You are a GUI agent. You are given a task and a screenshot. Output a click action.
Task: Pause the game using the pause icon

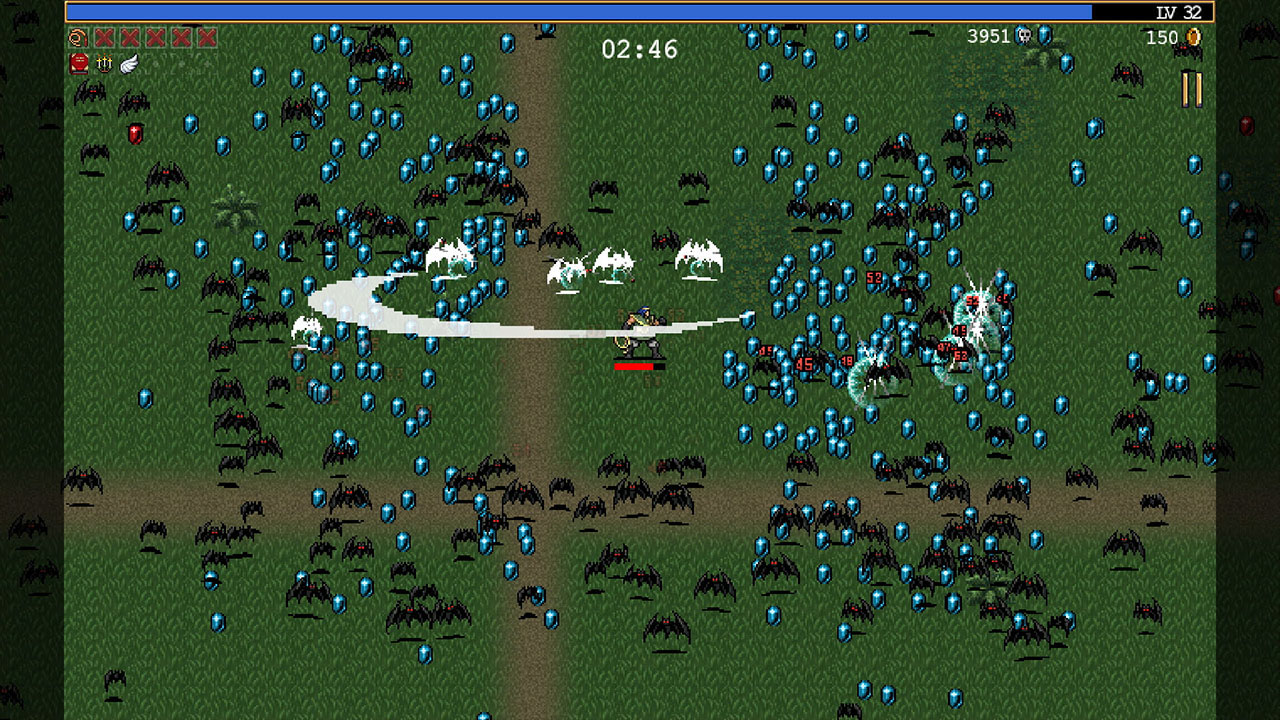click(1192, 88)
